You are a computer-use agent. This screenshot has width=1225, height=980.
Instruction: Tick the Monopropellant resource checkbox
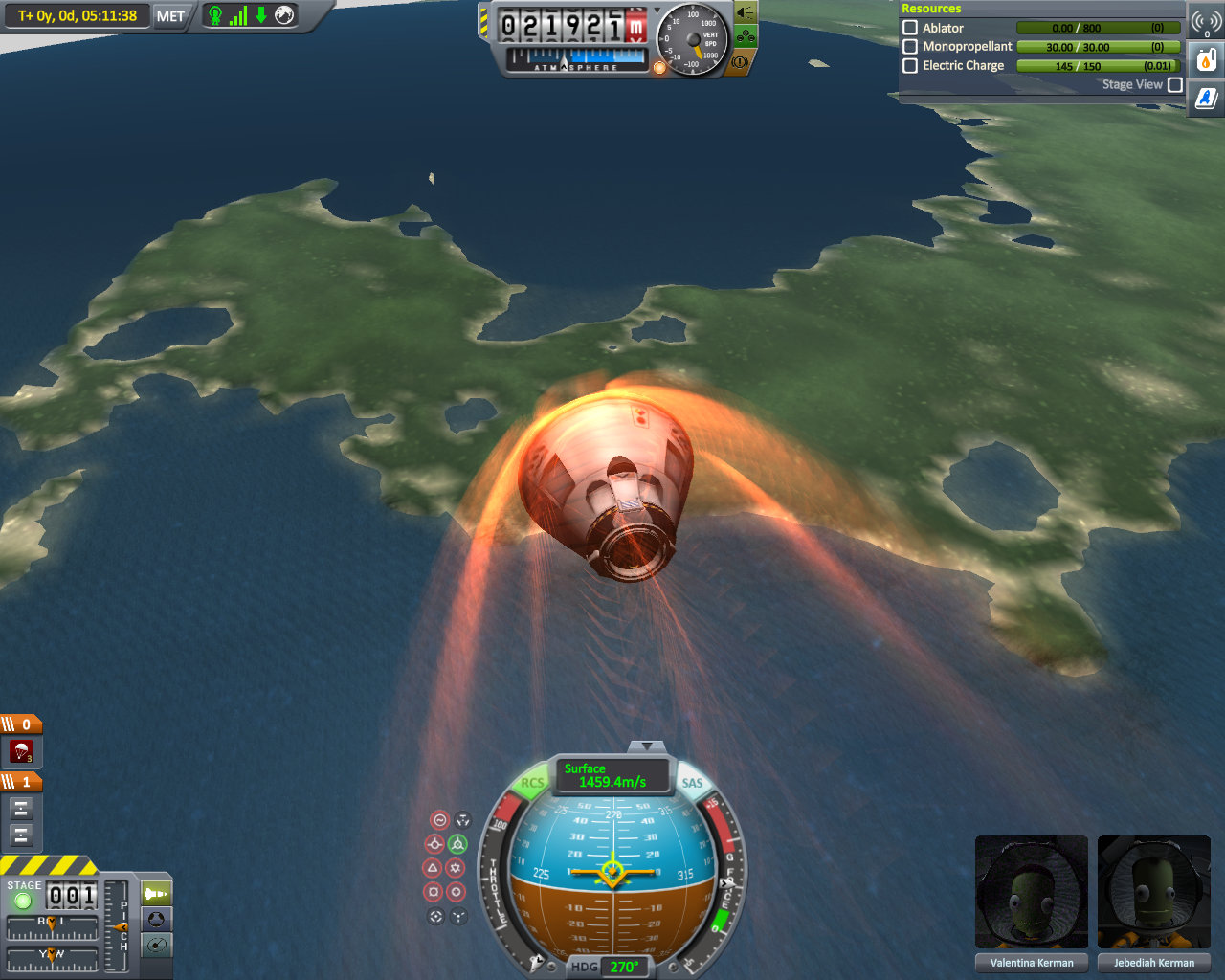click(910, 46)
